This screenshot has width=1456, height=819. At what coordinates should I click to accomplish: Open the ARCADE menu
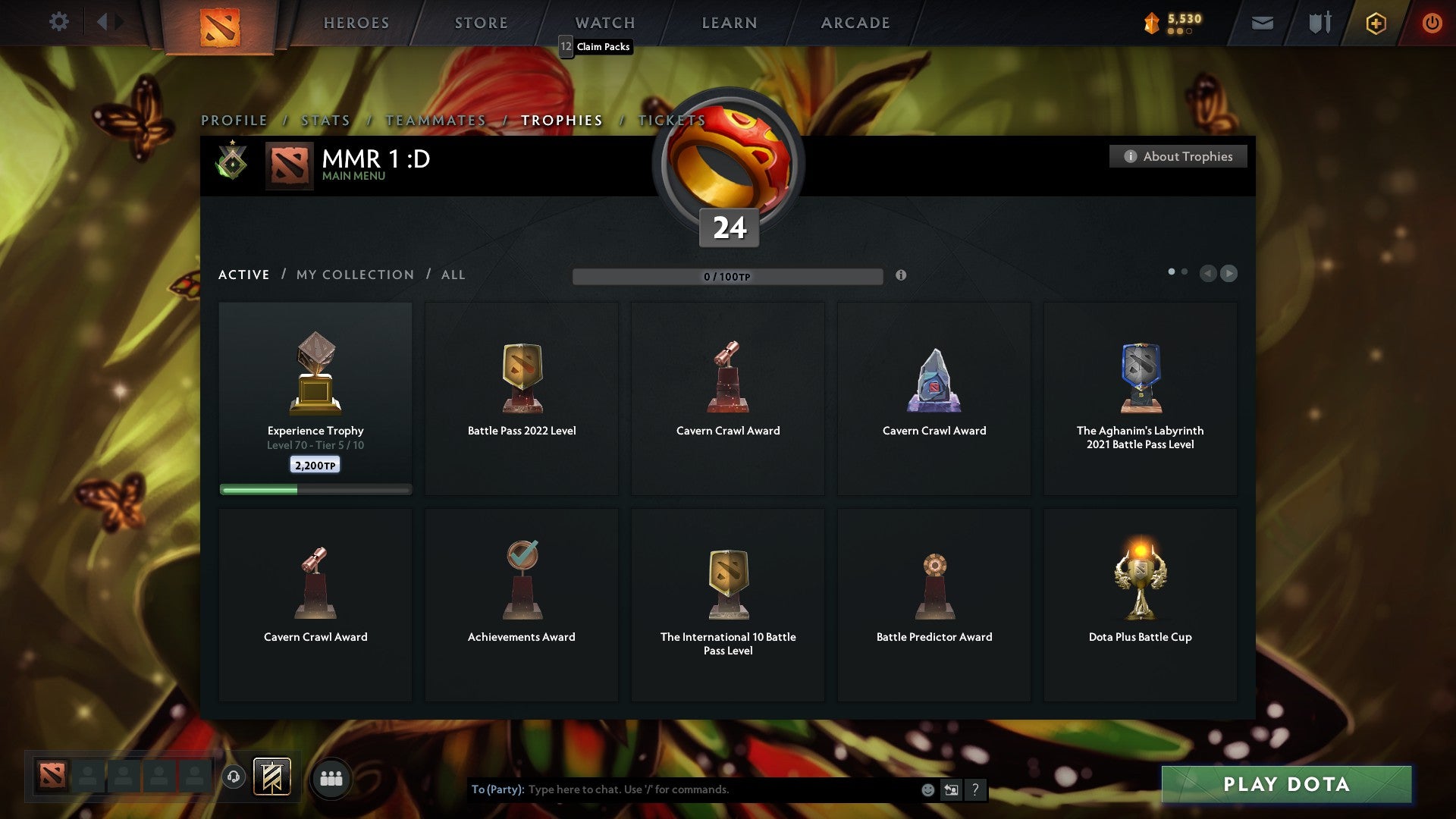(855, 23)
